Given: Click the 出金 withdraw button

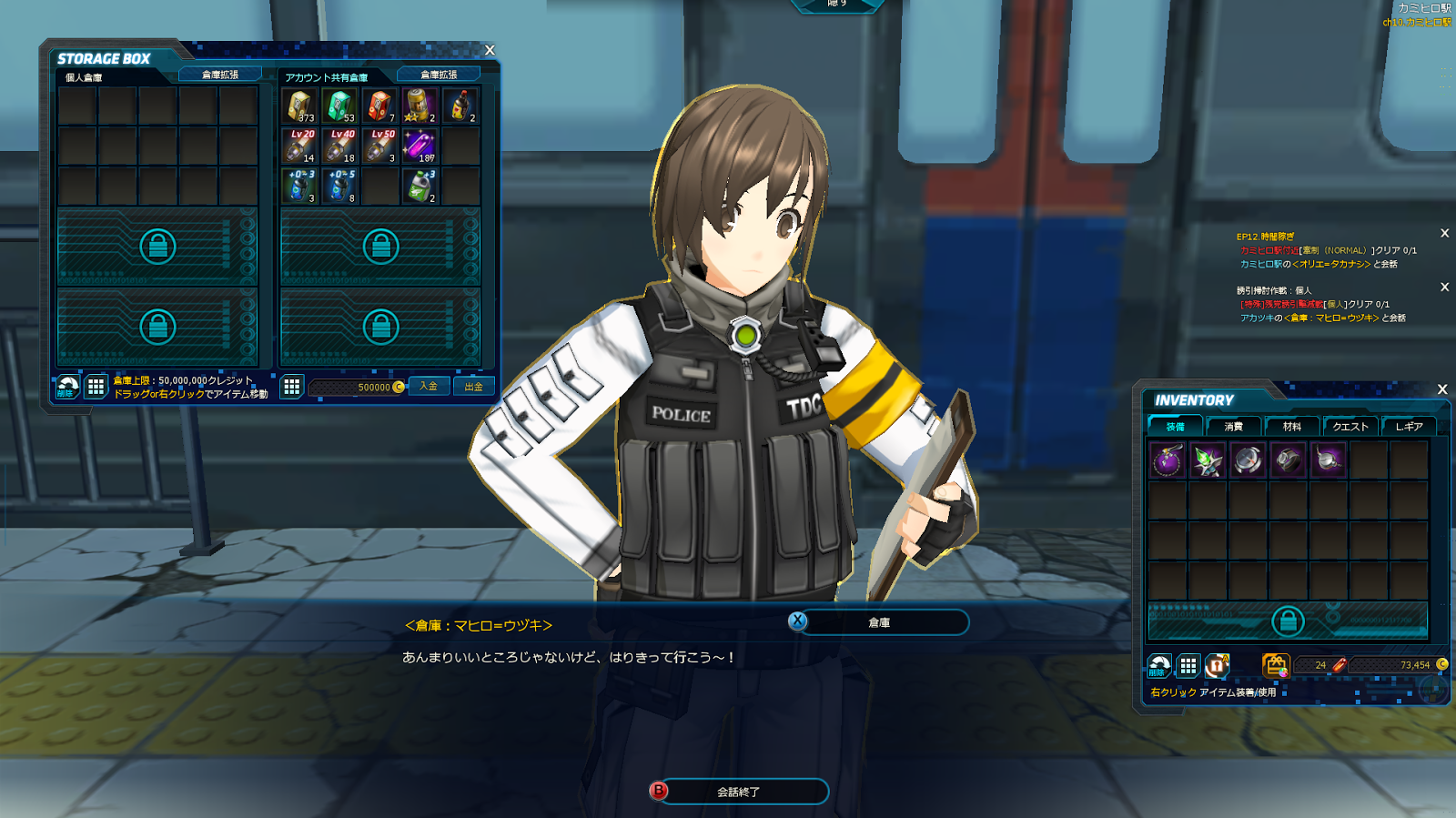Looking at the screenshot, I should pos(473,387).
